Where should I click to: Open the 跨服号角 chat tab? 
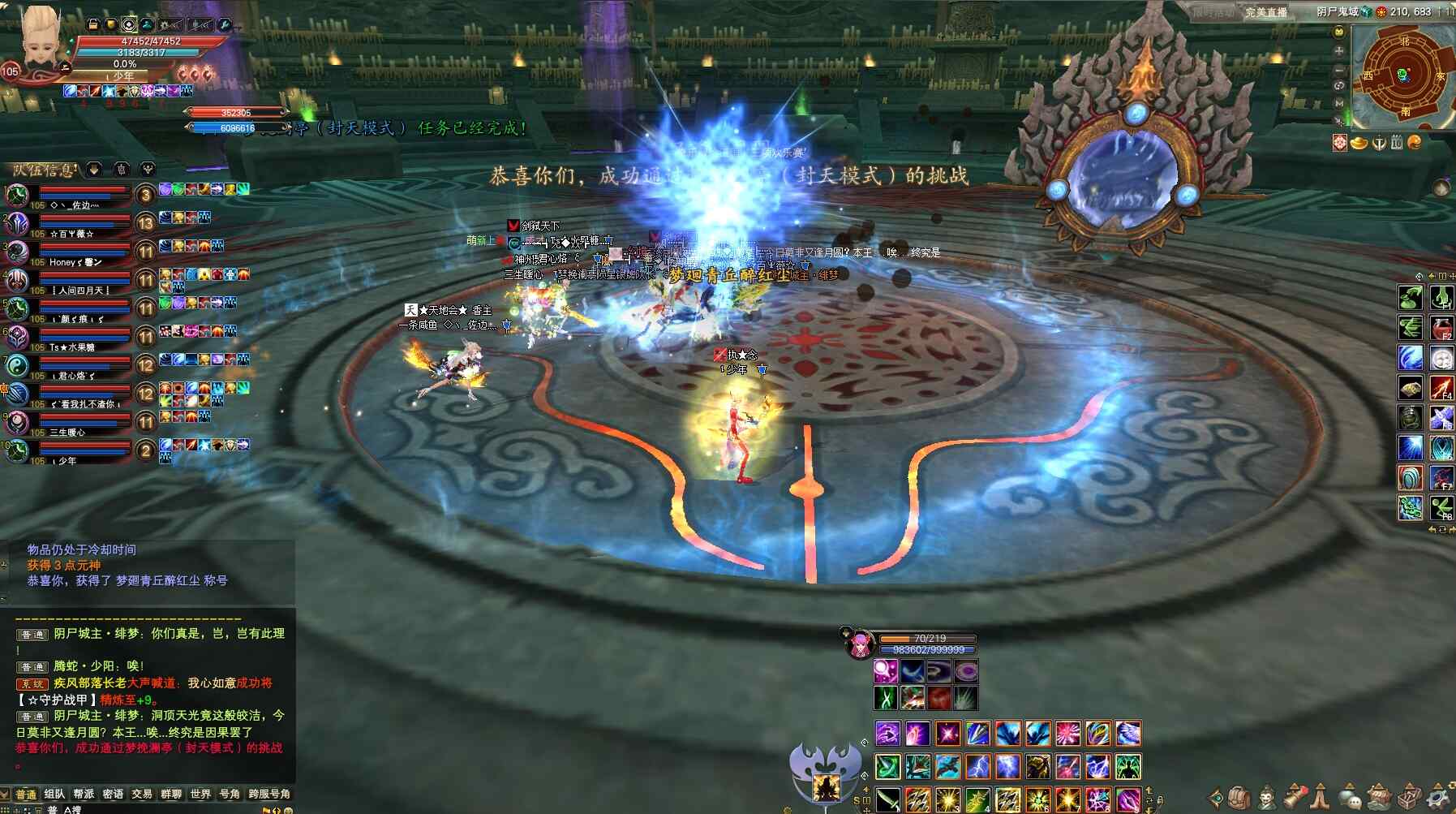(269, 794)
